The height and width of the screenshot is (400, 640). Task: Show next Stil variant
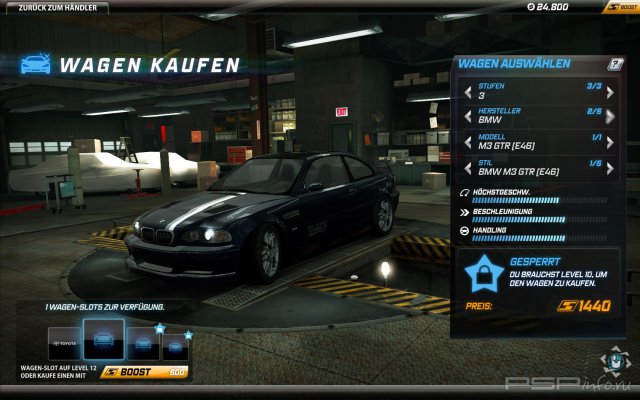click(609, 167)
